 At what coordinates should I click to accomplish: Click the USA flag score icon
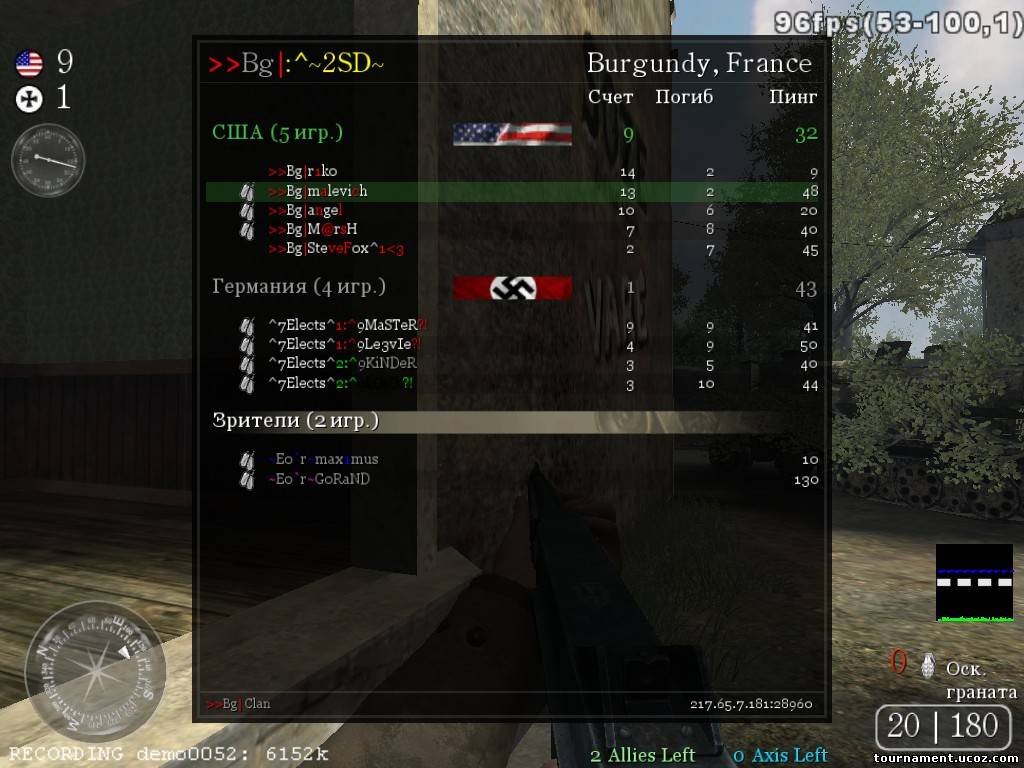29,65
